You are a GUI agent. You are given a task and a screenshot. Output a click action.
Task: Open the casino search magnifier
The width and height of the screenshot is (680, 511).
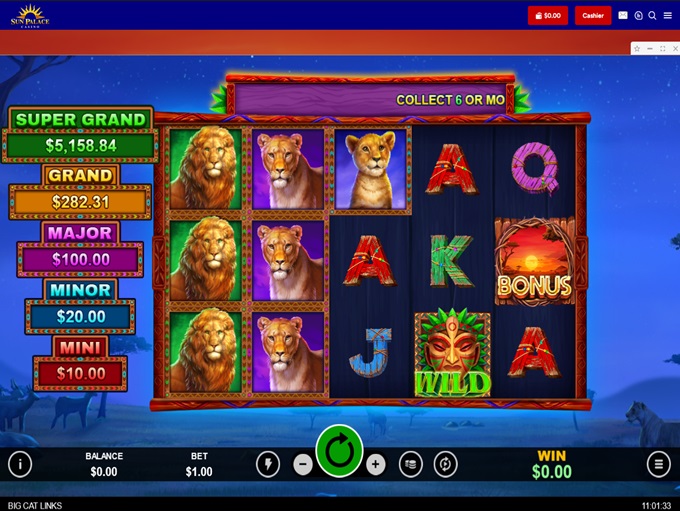click(x=652, y=15)
